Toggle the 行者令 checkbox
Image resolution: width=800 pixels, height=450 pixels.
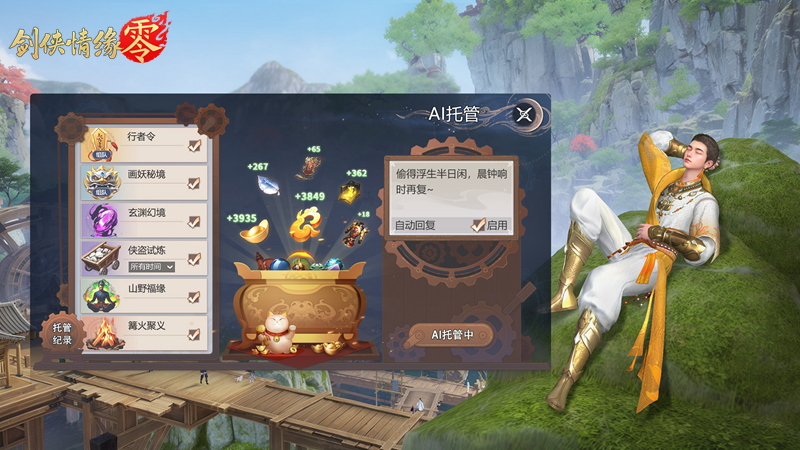(x=194, y=145)
